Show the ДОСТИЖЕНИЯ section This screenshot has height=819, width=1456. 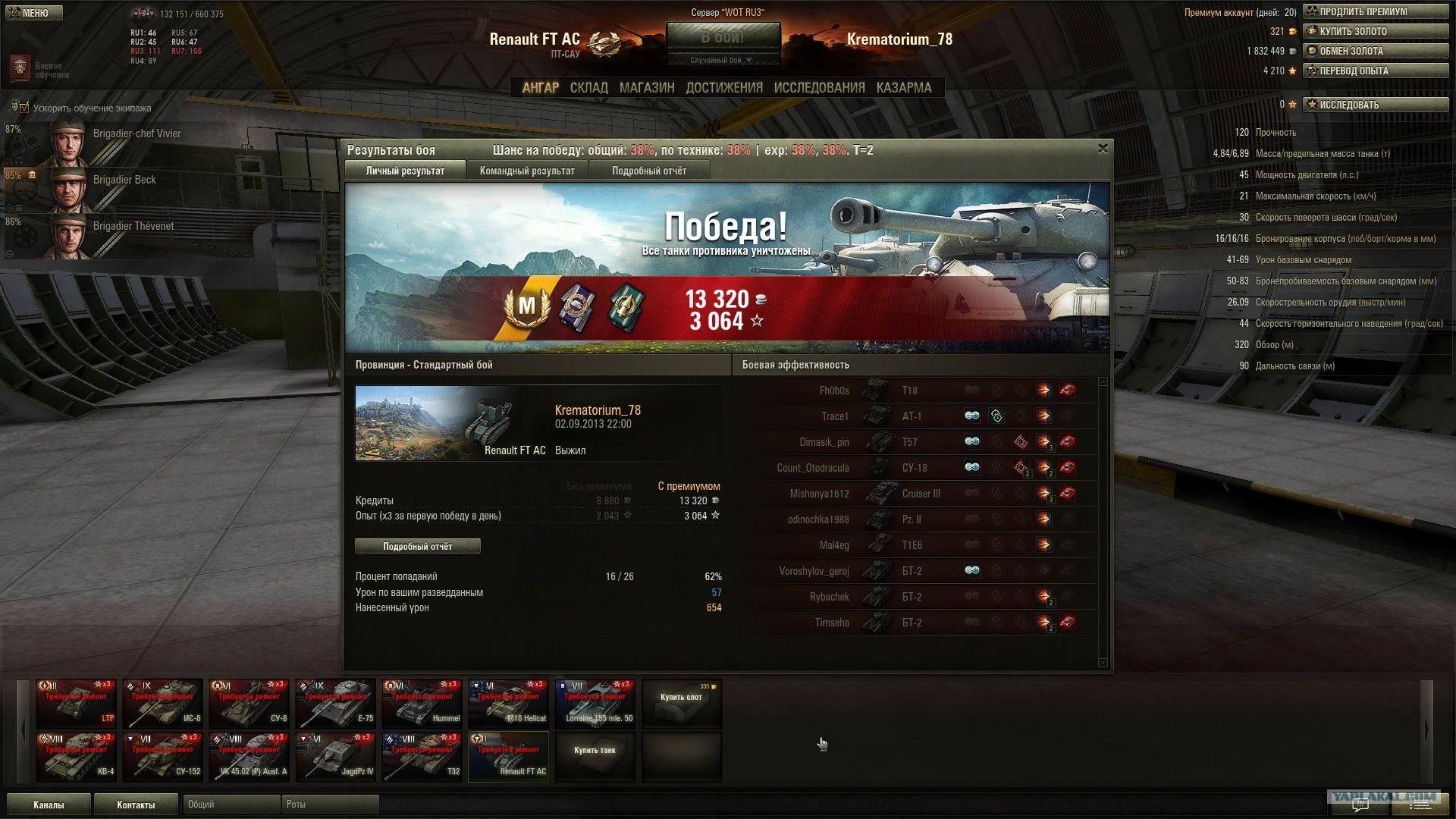point(724,88)
